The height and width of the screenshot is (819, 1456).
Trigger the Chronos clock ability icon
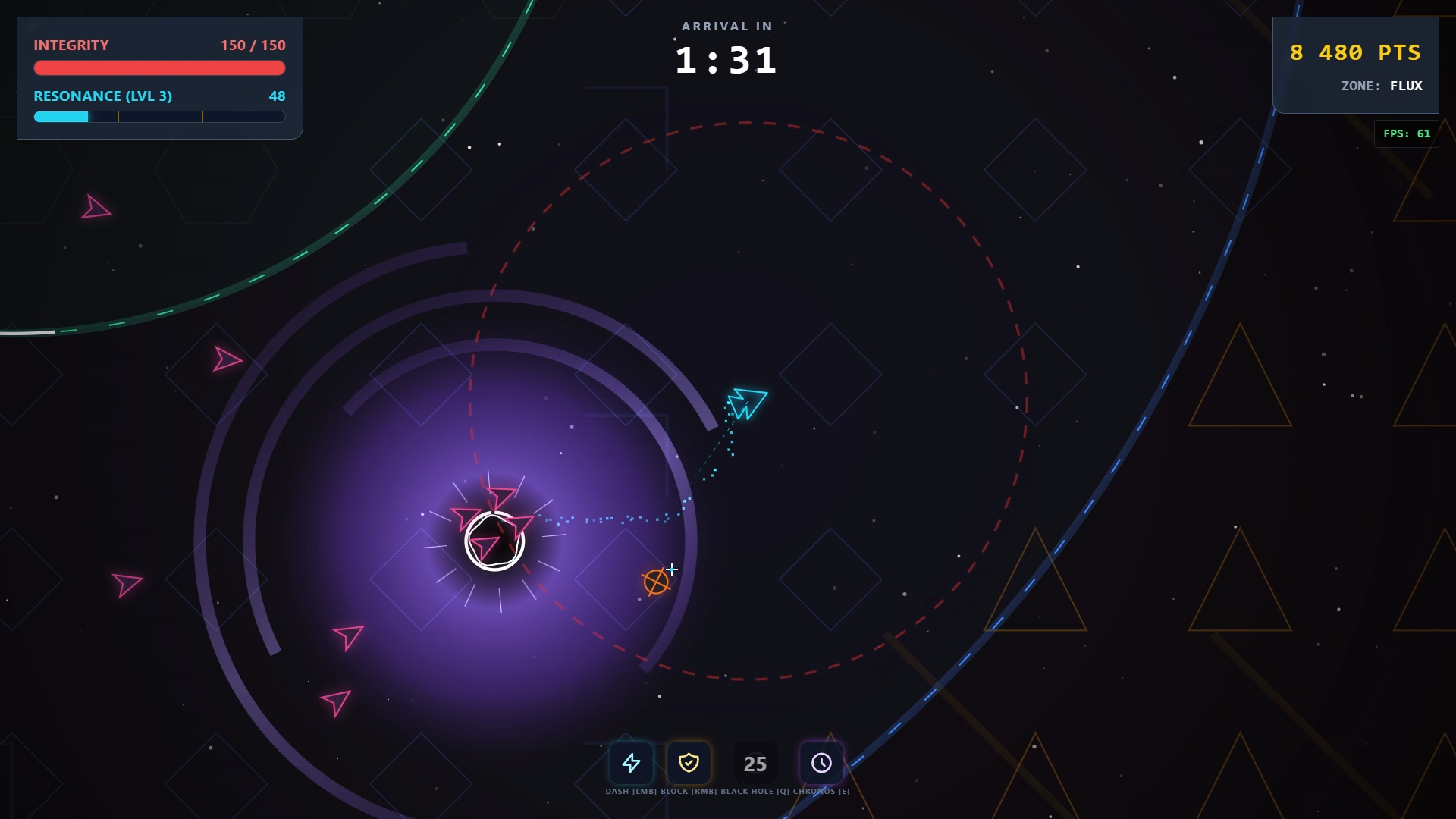(821, 764)
